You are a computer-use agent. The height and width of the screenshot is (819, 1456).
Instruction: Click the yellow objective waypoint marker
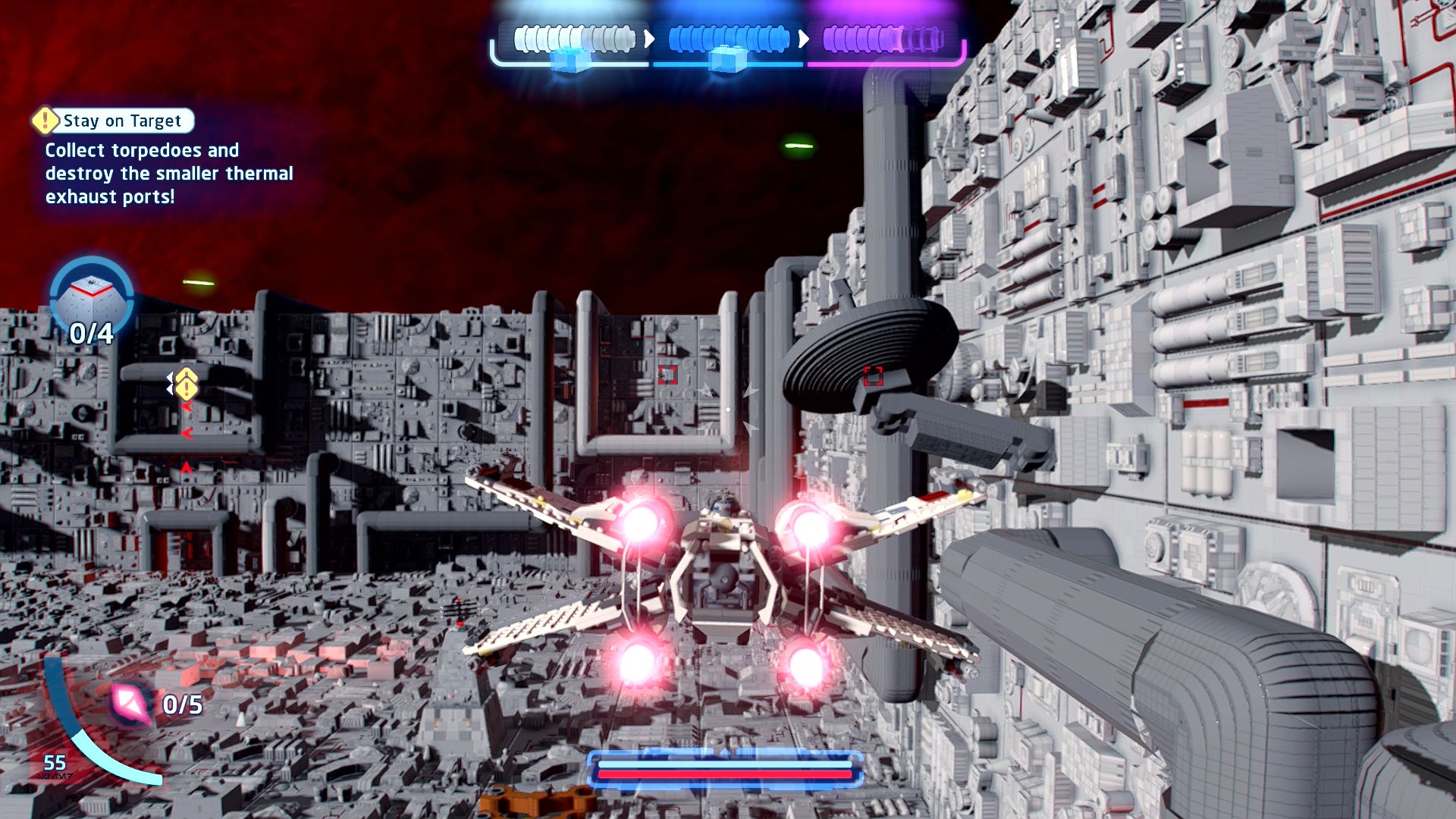(187, 385)
